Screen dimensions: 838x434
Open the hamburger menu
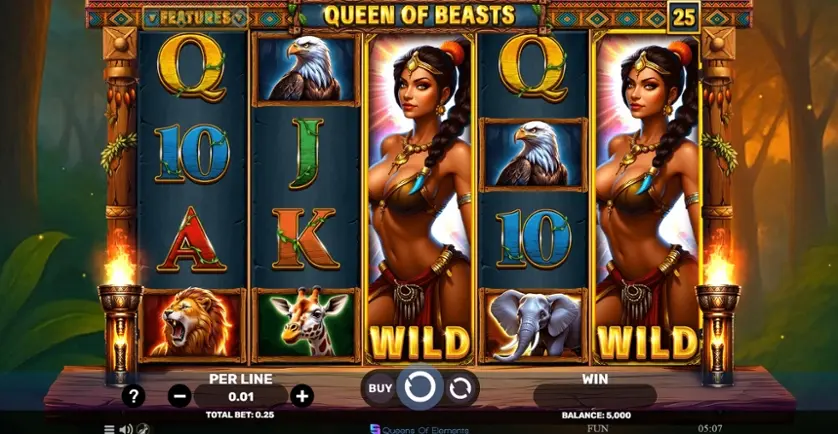click(x=109, y=428)
